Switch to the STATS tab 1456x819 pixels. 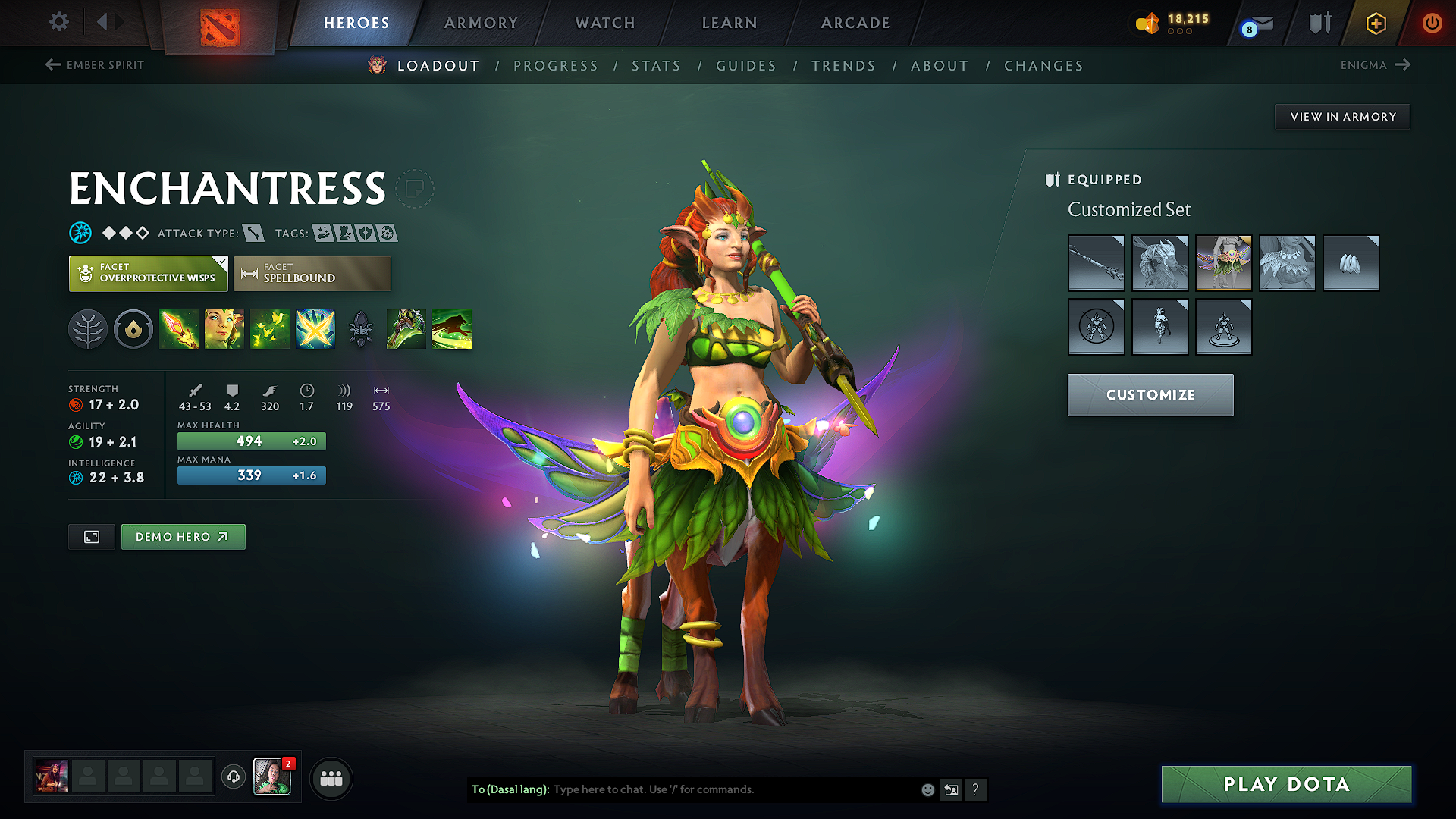(x=657, y=65)
